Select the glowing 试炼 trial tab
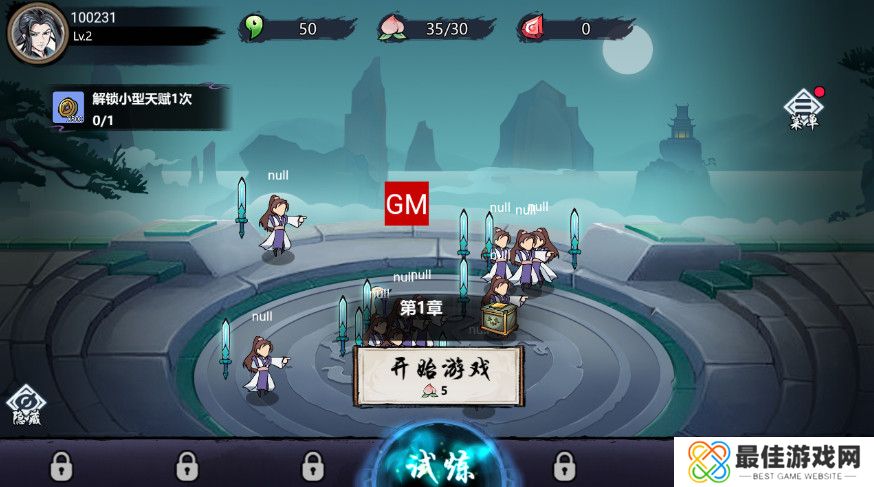 [x=440, y=466]
